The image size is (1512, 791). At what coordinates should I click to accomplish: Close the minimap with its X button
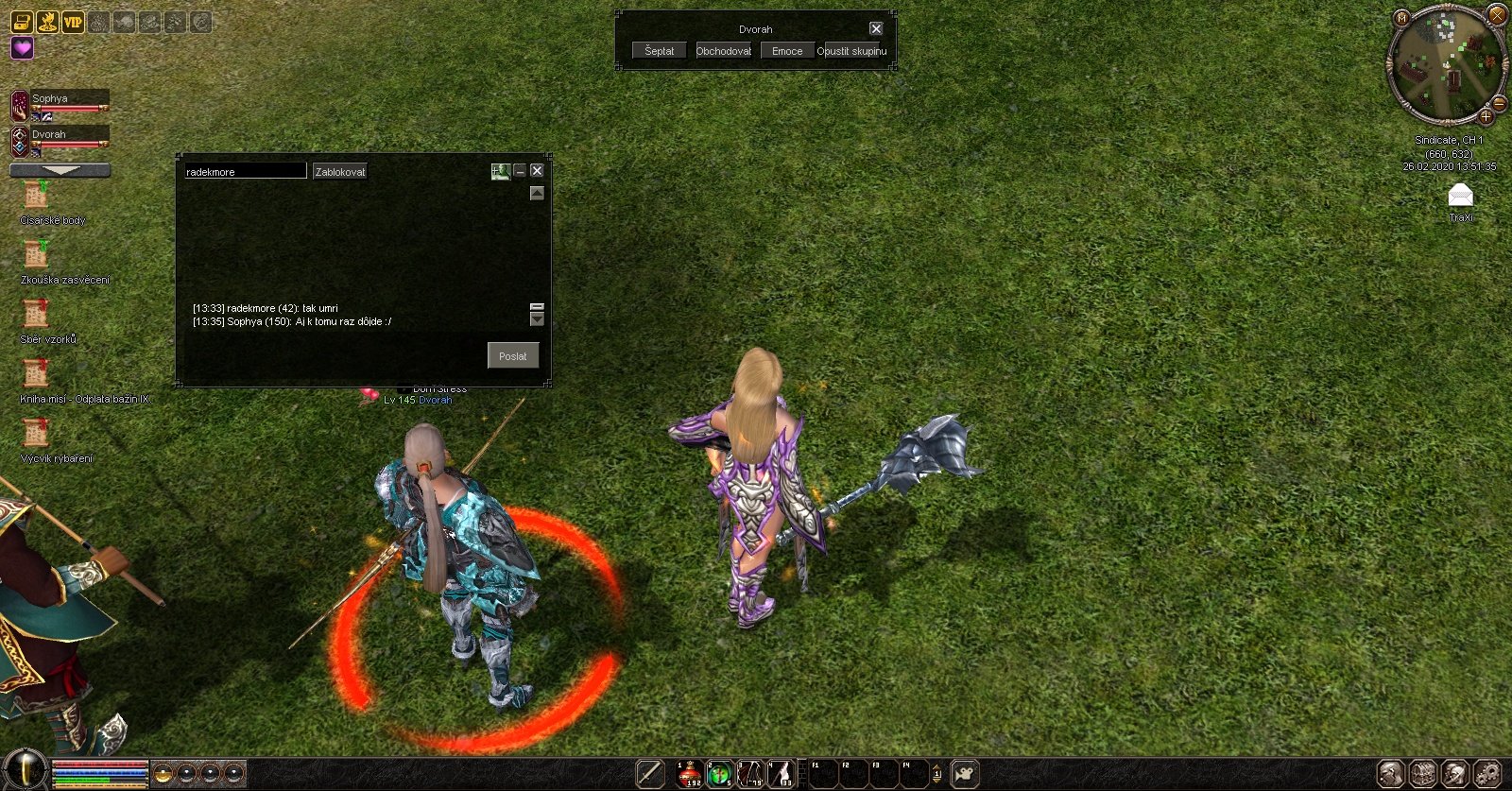click(x=1497, y=14)
